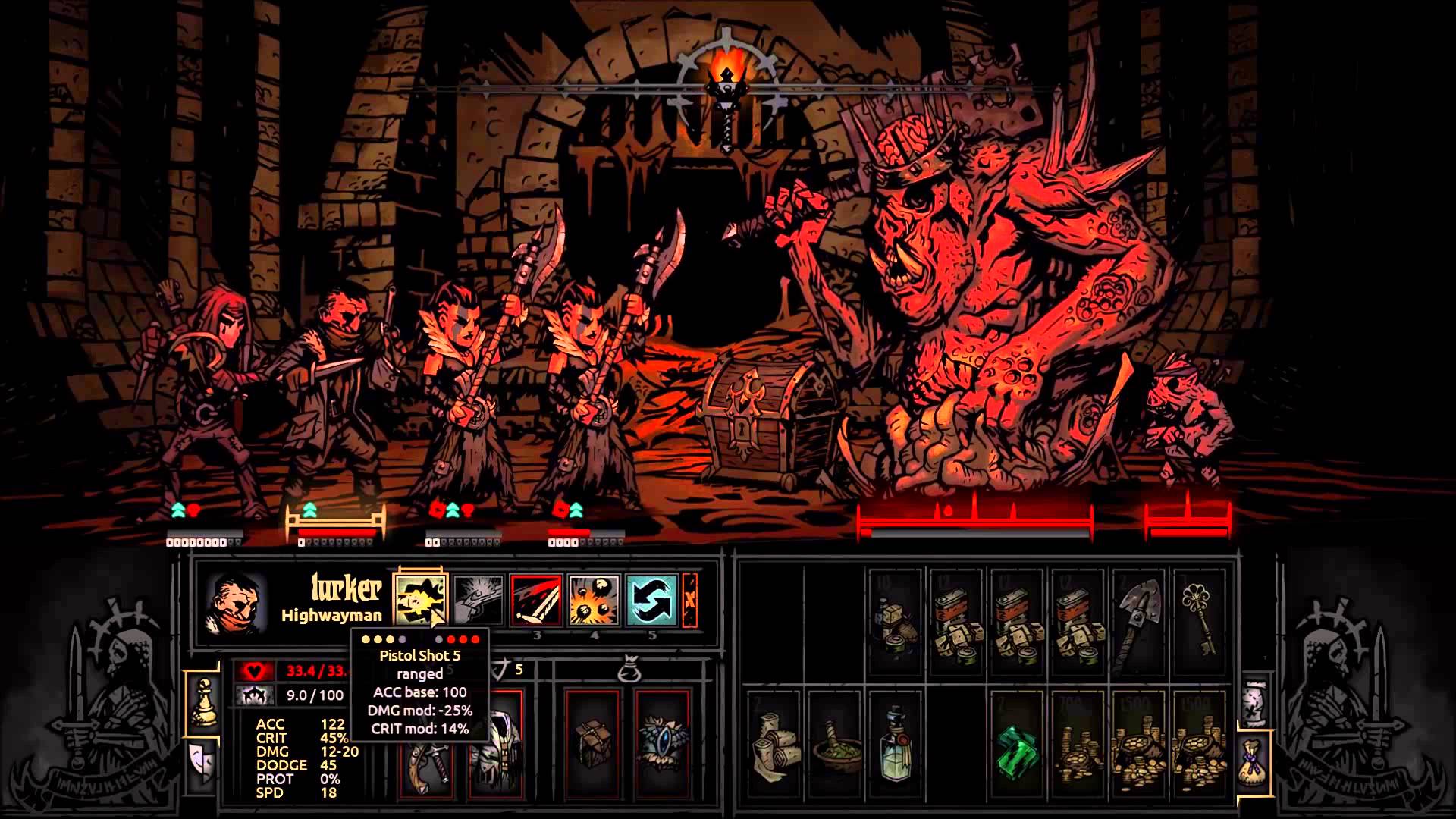Activate the bloody blade slash skill
This screenshot has height=819, width=1456.
[536, 600]
